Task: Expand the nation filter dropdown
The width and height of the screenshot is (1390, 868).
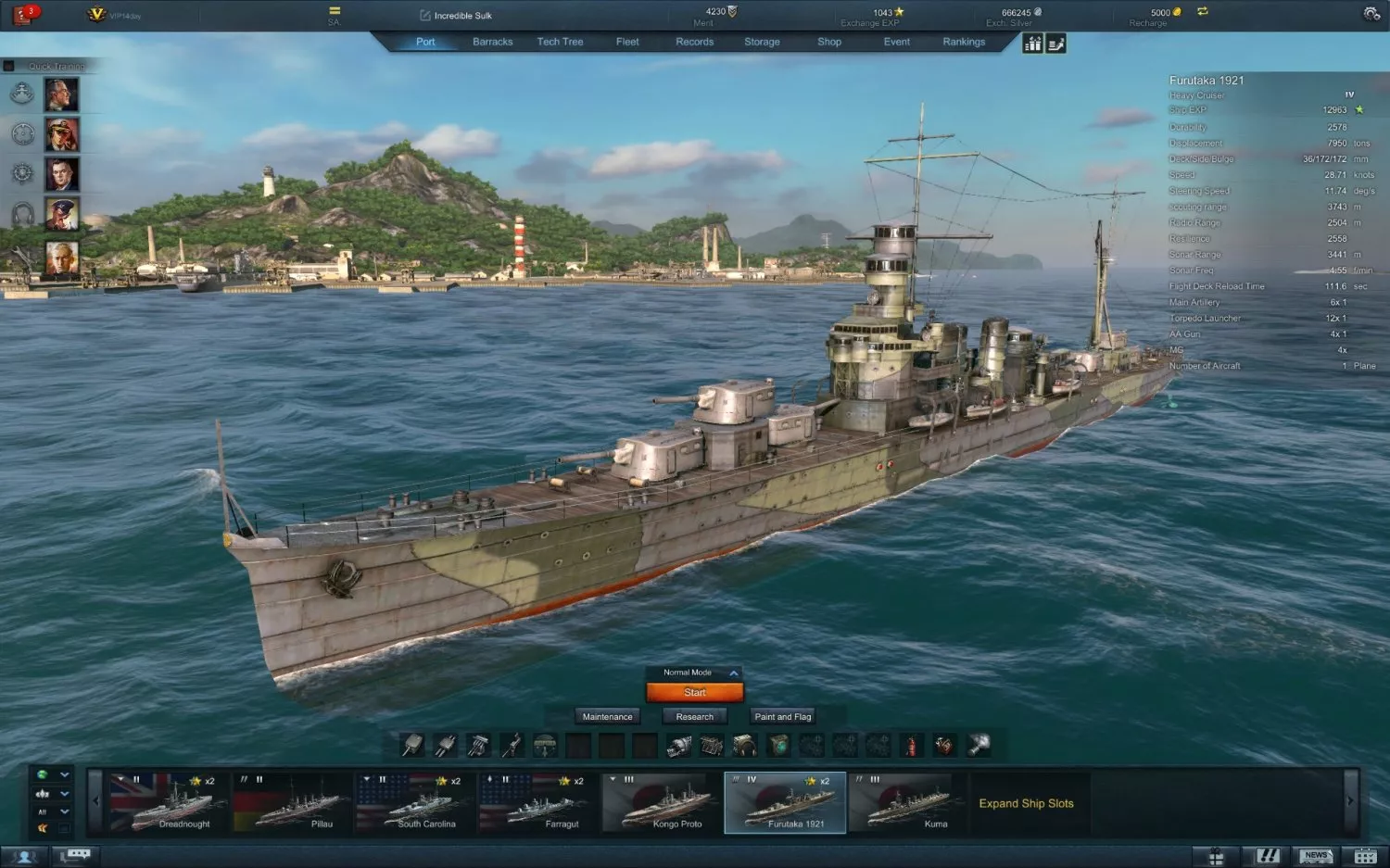Action: 52,774
